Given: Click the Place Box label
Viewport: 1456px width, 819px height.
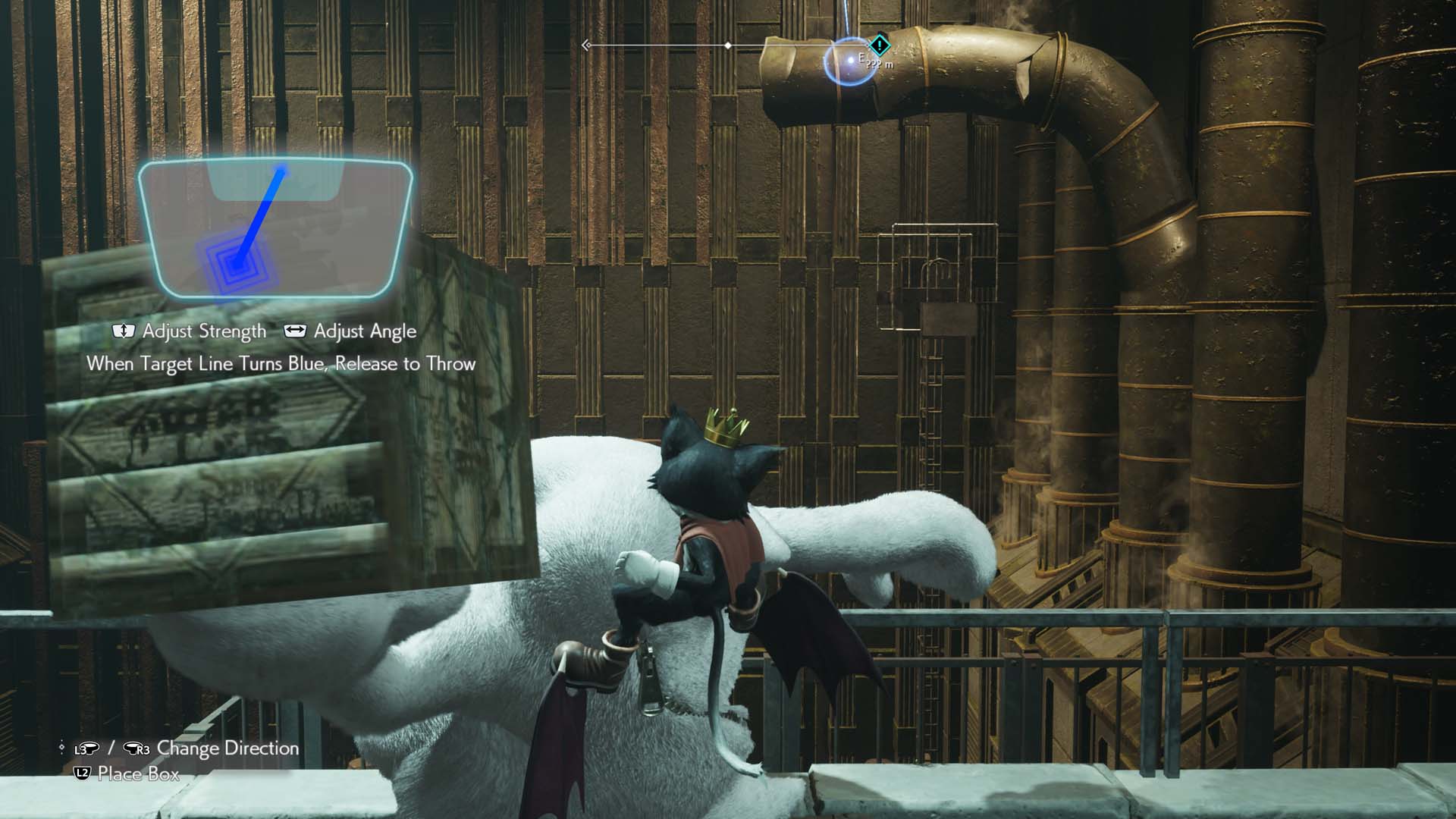Looking at the screenshot, I should [136, 775].
